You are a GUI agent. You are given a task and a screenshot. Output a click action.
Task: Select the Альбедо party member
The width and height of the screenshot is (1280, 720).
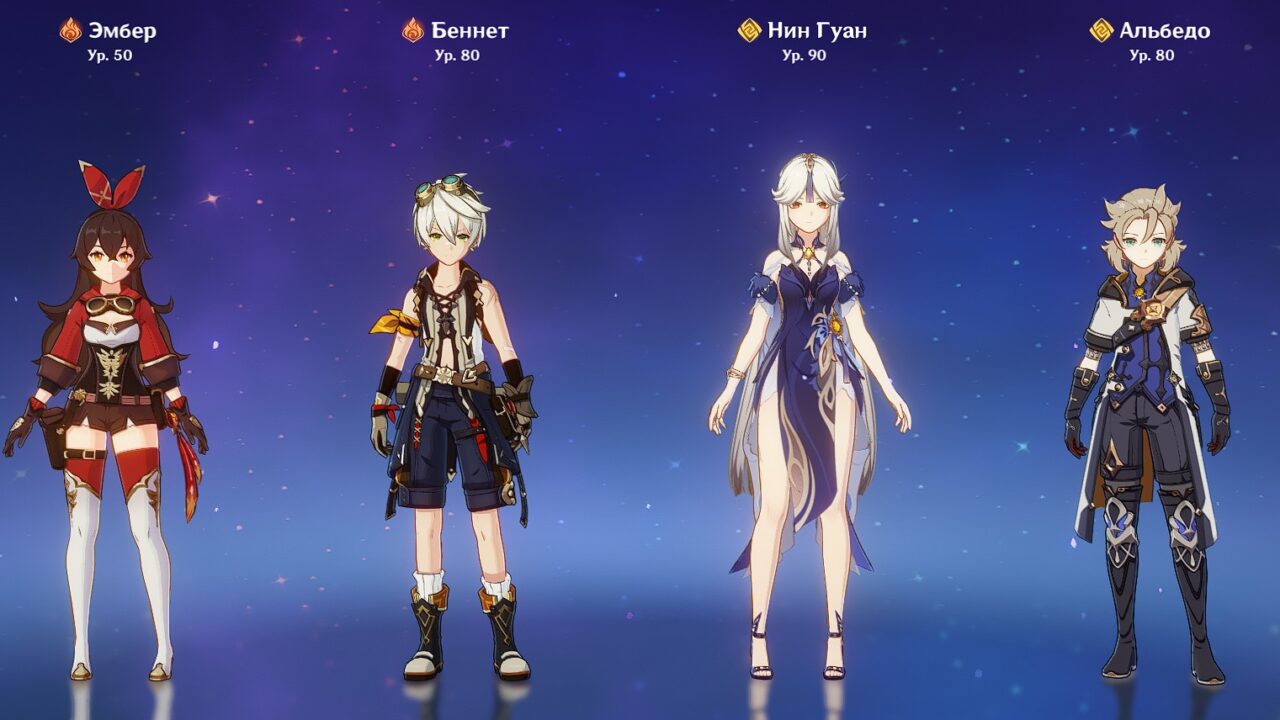[1149, 400]
